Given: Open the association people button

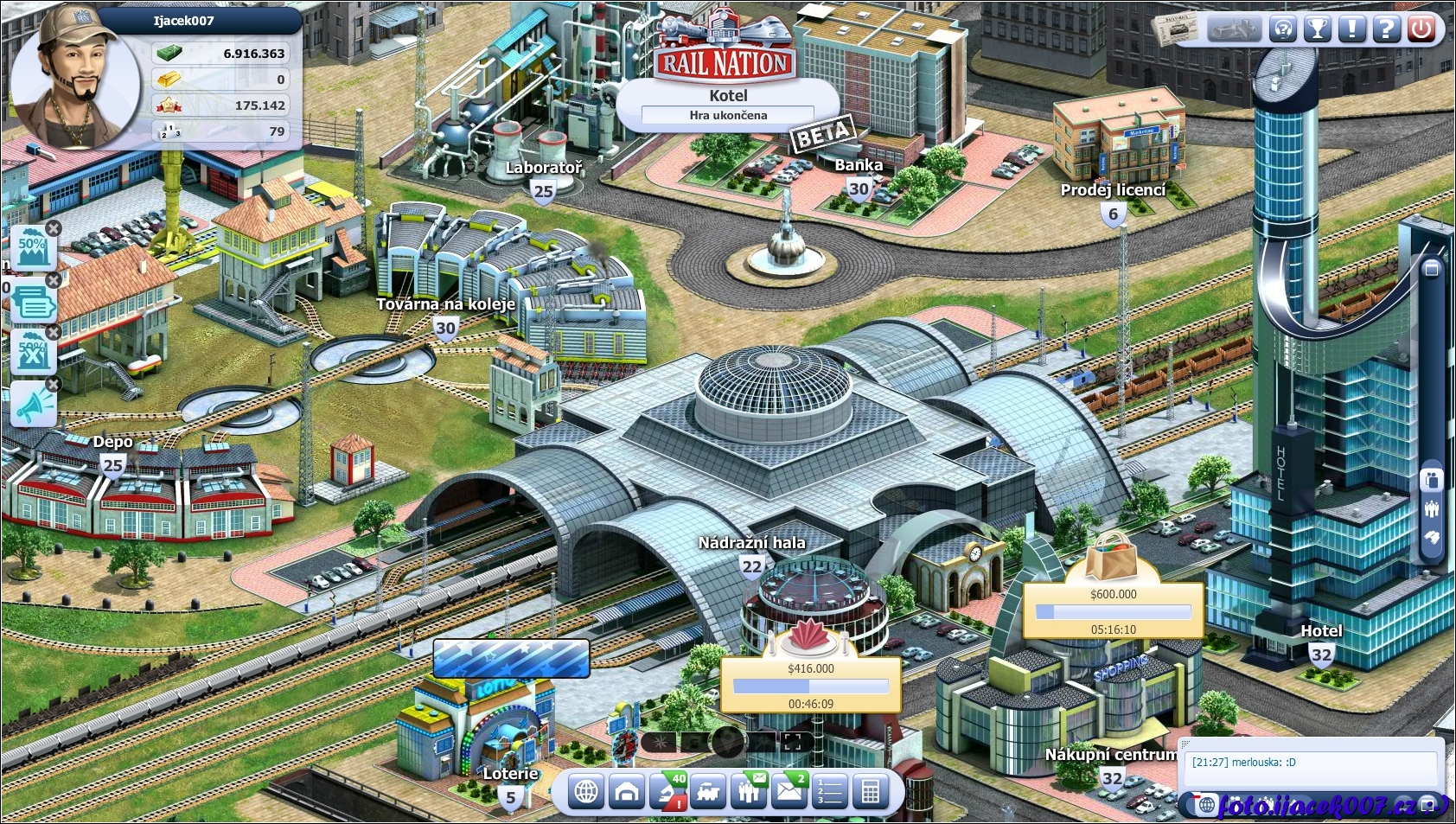Looking at the screenshot, I should tap(749, 791).
